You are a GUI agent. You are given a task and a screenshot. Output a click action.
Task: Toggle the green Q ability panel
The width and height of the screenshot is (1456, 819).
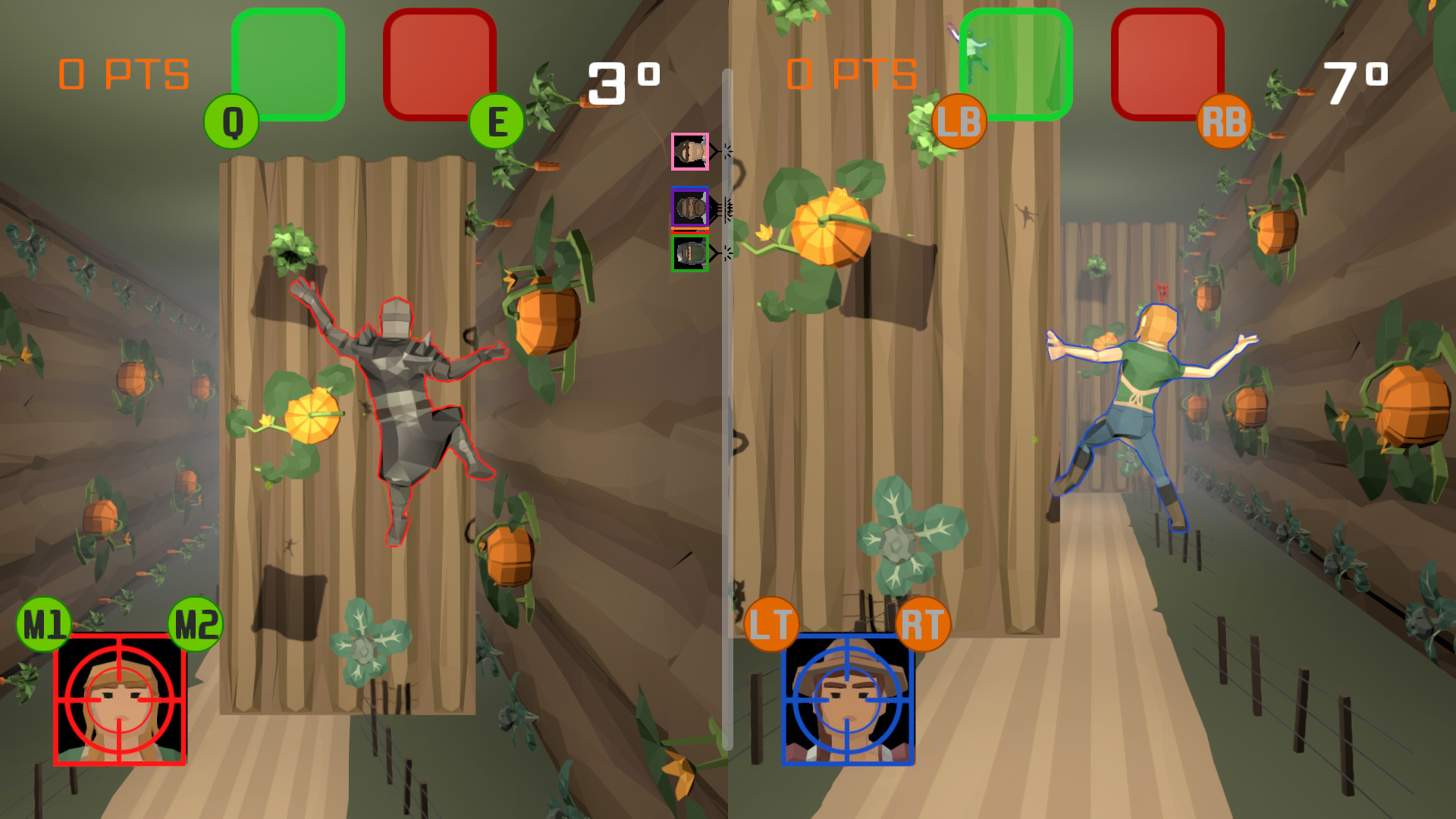coord(289,63)
